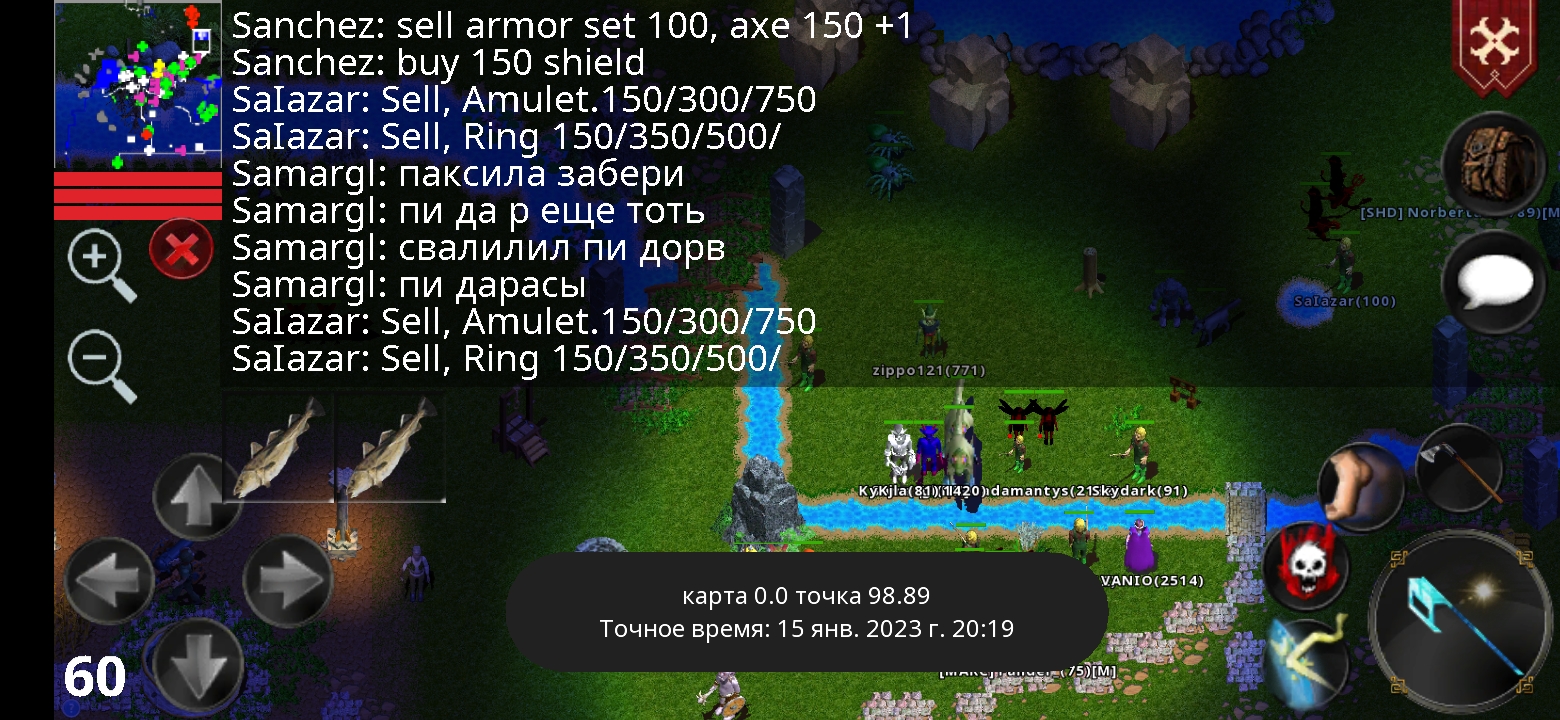
Task: Tap the minimap in the corner
Action: pyautogui.click(x=137, y=82)
